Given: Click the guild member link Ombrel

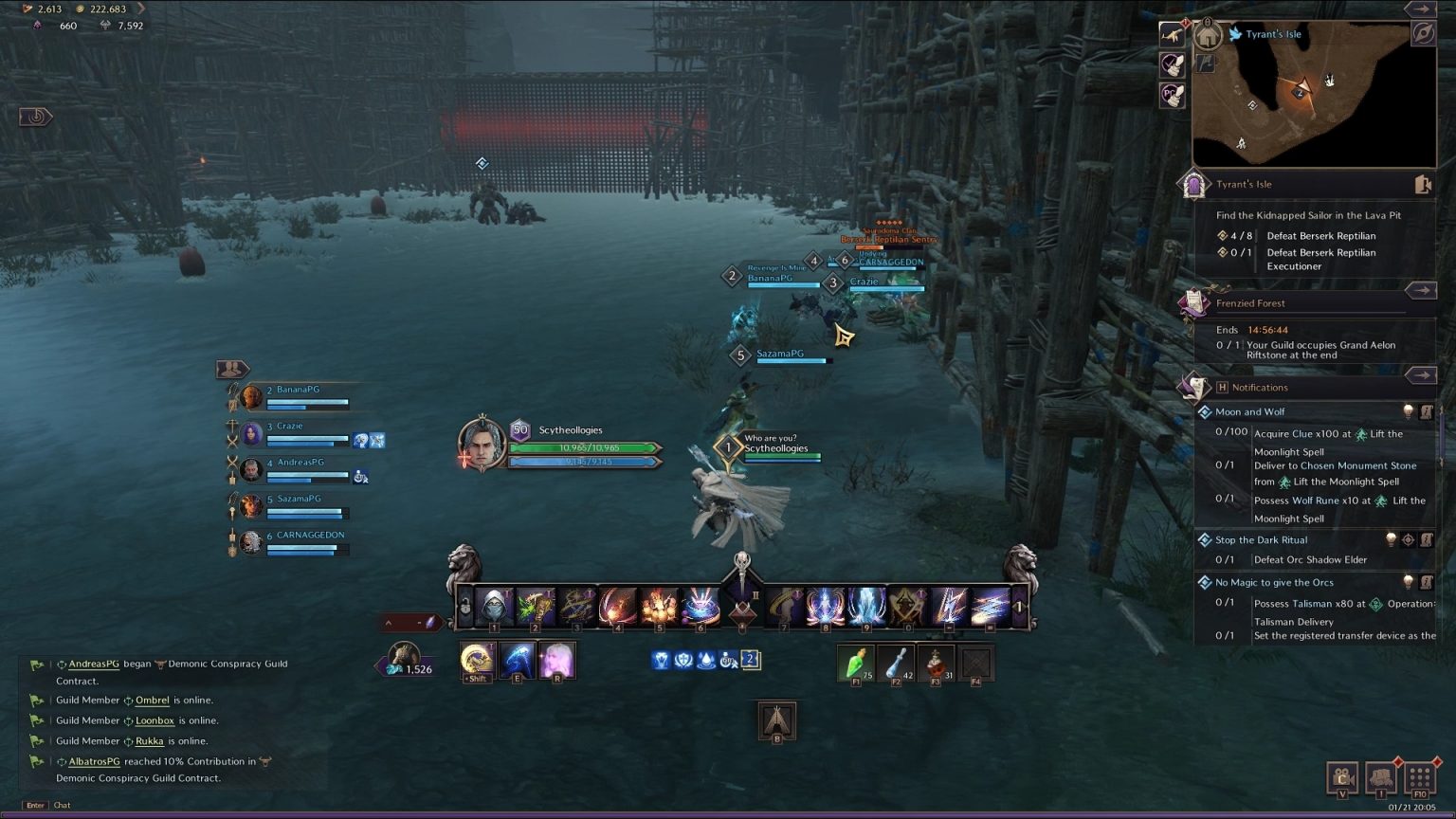Looking at the screenshot, I should click(x=153, y=700).
